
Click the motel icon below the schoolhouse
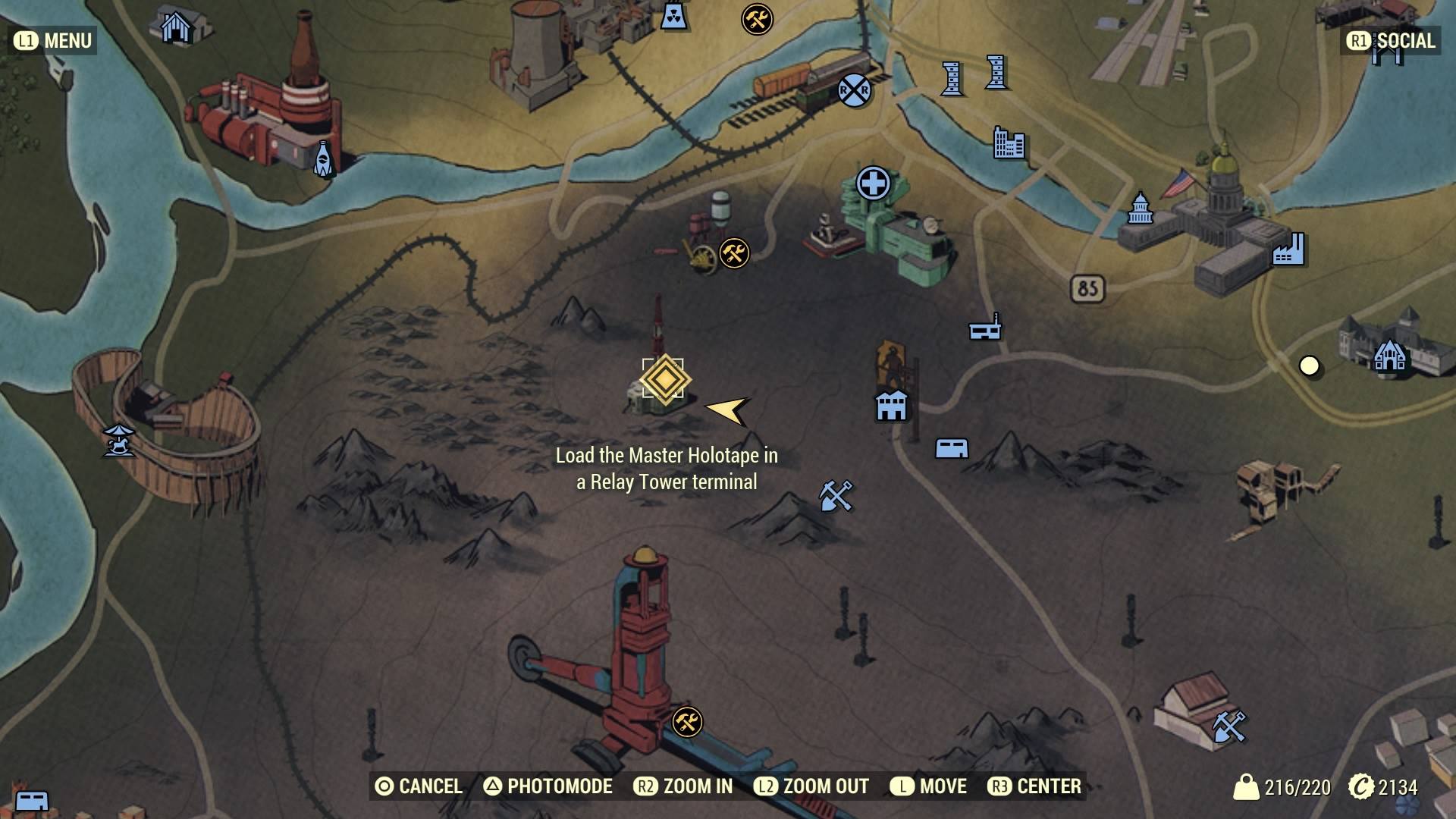coord(952,448)
